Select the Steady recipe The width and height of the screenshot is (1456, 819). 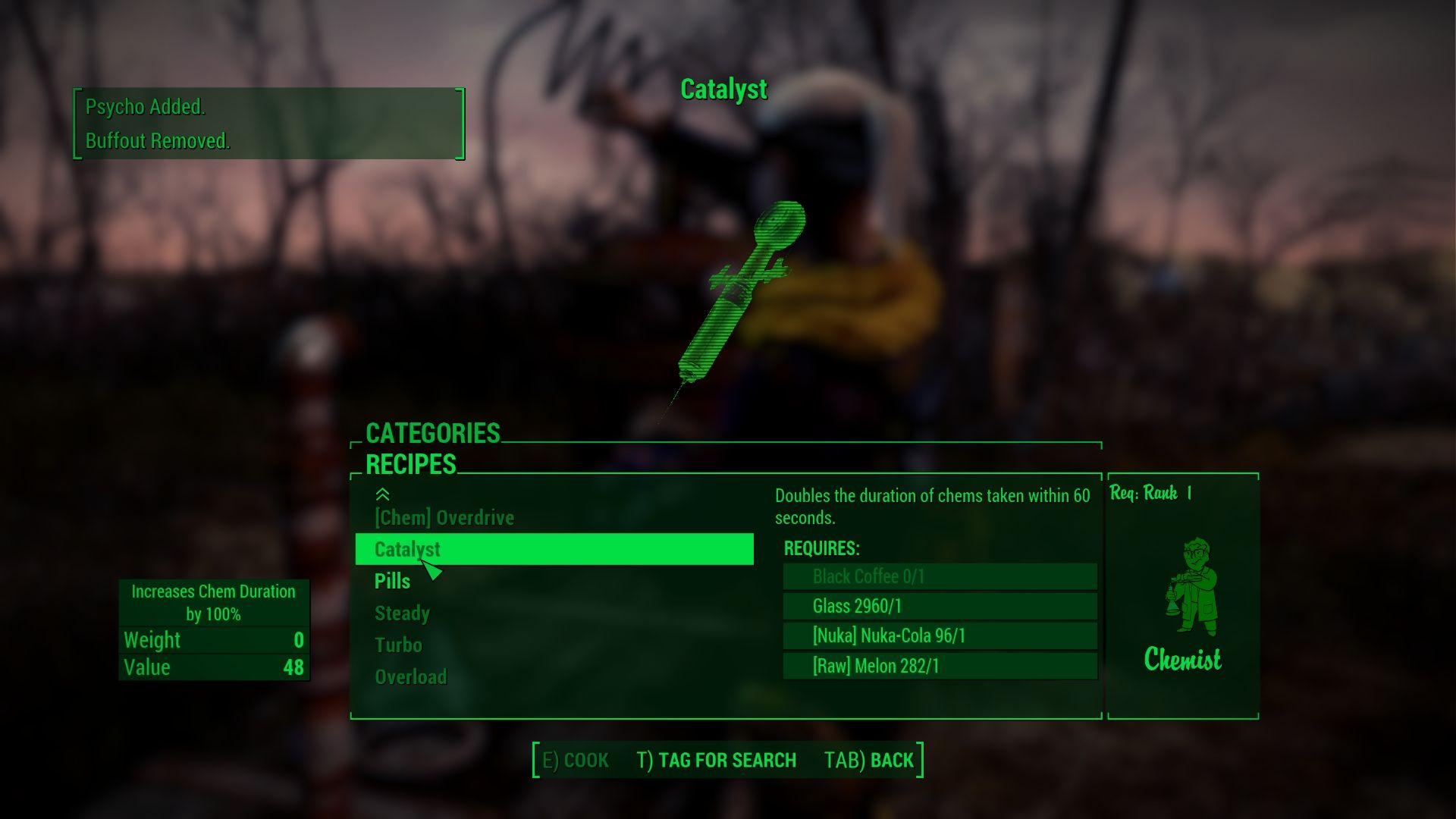coord(400,613)
